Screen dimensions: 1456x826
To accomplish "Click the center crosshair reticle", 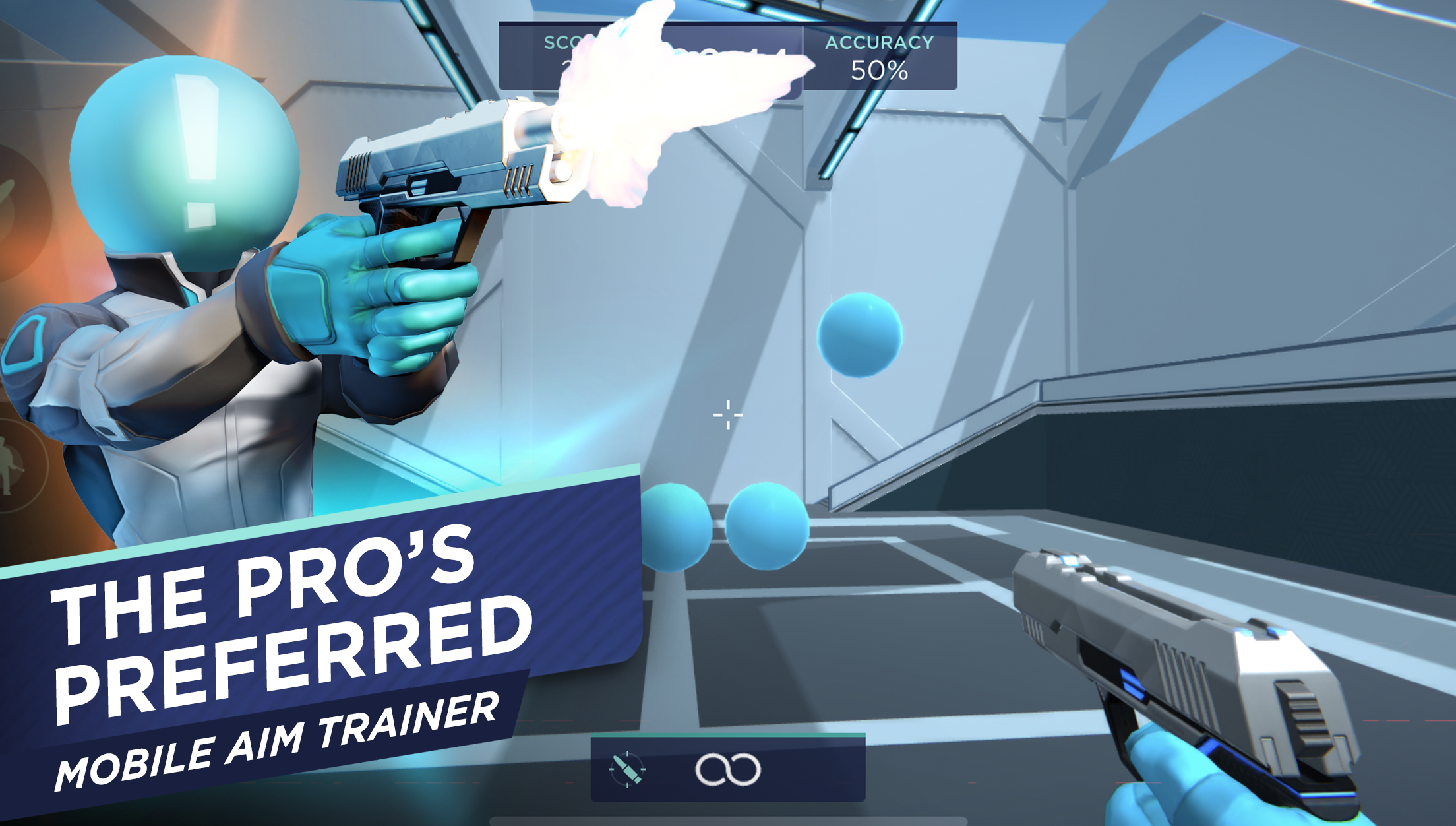I will coord(727,414).
